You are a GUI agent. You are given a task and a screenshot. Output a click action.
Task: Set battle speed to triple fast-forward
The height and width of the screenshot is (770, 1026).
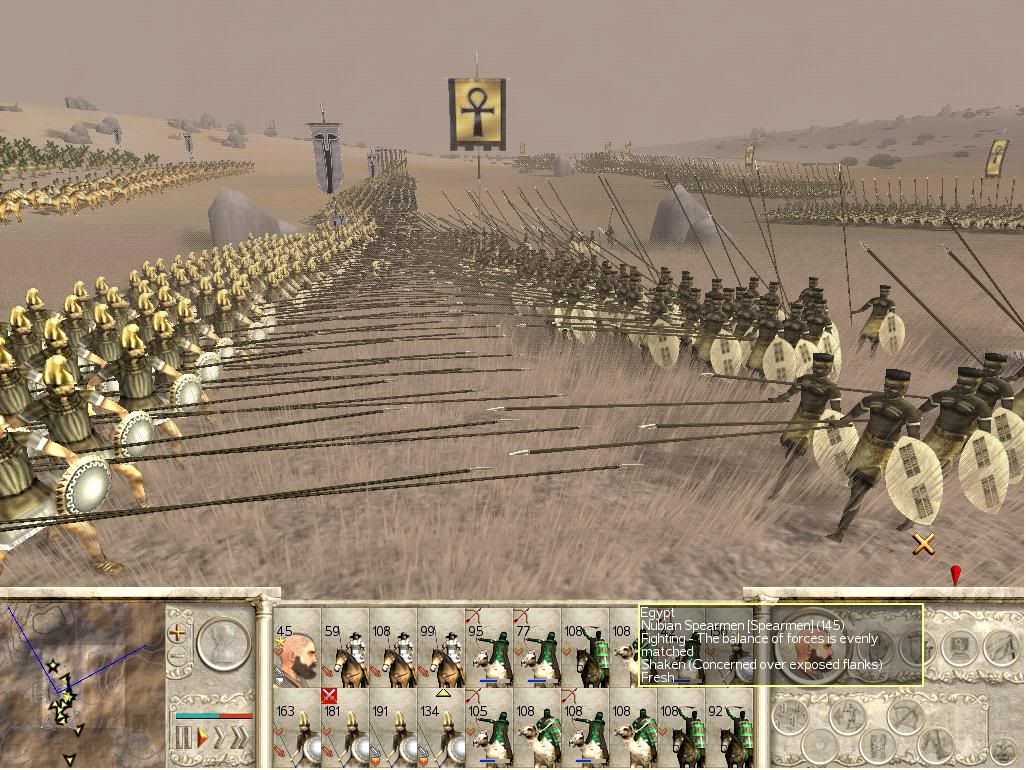coord(239,739)
